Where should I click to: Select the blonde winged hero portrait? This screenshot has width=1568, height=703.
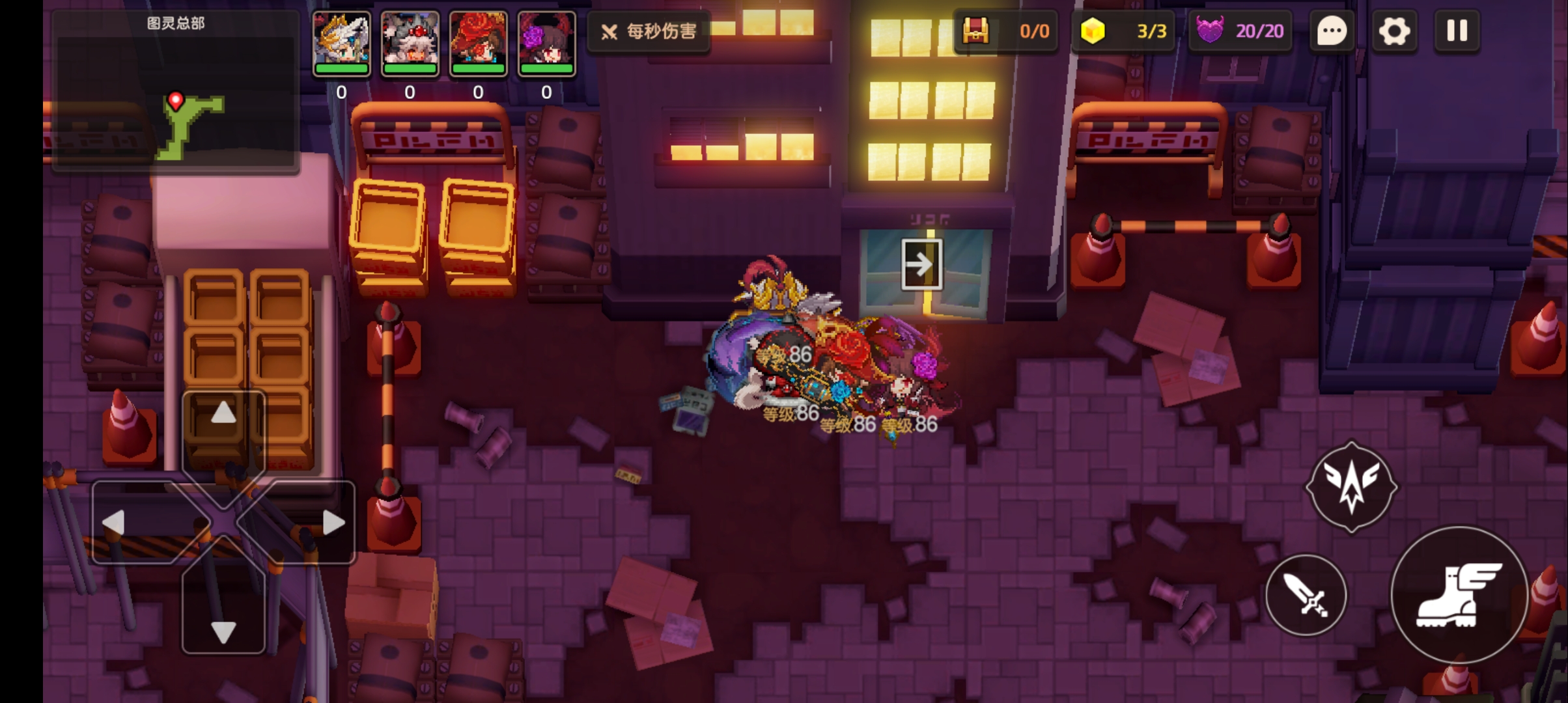pyautogui.click(x=341, y=43)
